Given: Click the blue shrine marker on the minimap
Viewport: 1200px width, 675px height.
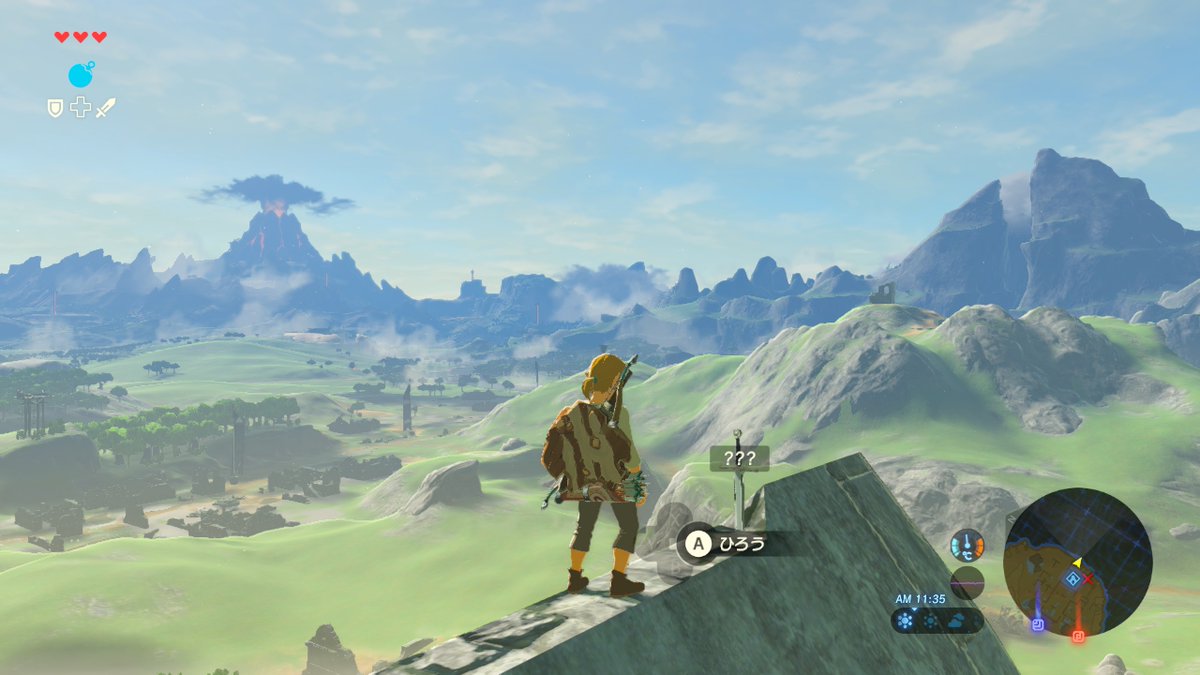Looking at the screenshot, I should pos(1038,624).
